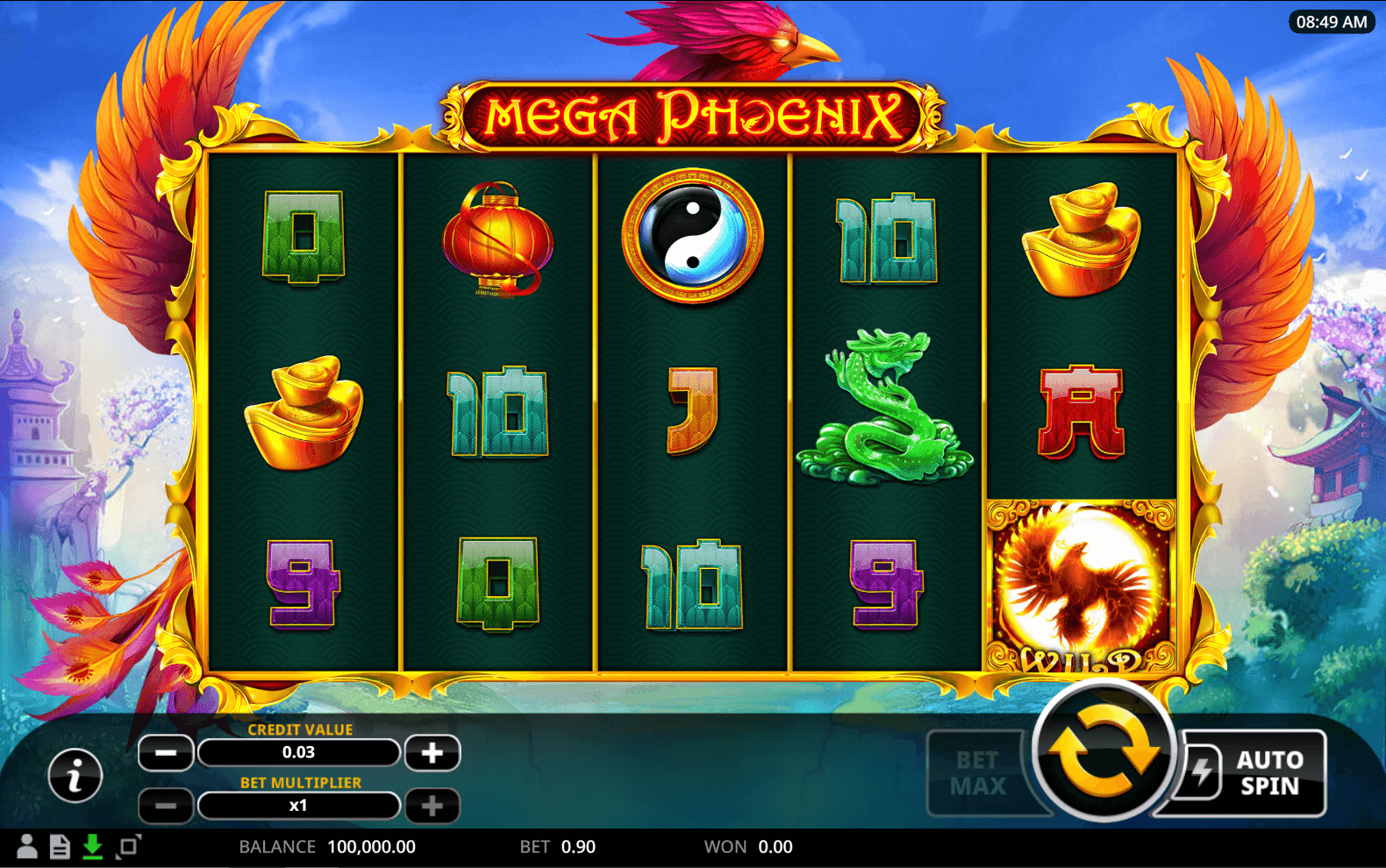The image size is (1386, 868).
Task: Click the player account icon
Action: pyautogui.click(x=25, y=846)
